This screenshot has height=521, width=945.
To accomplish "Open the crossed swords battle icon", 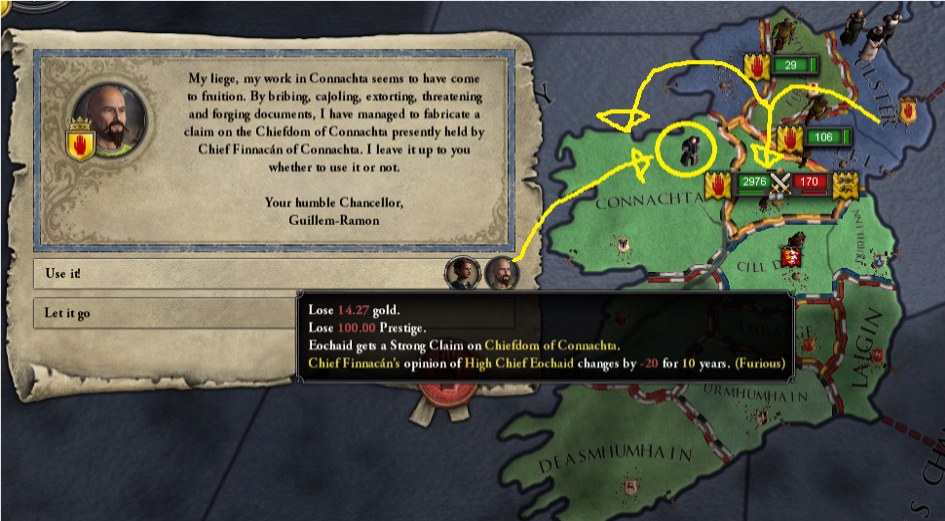I will point(780,182).
